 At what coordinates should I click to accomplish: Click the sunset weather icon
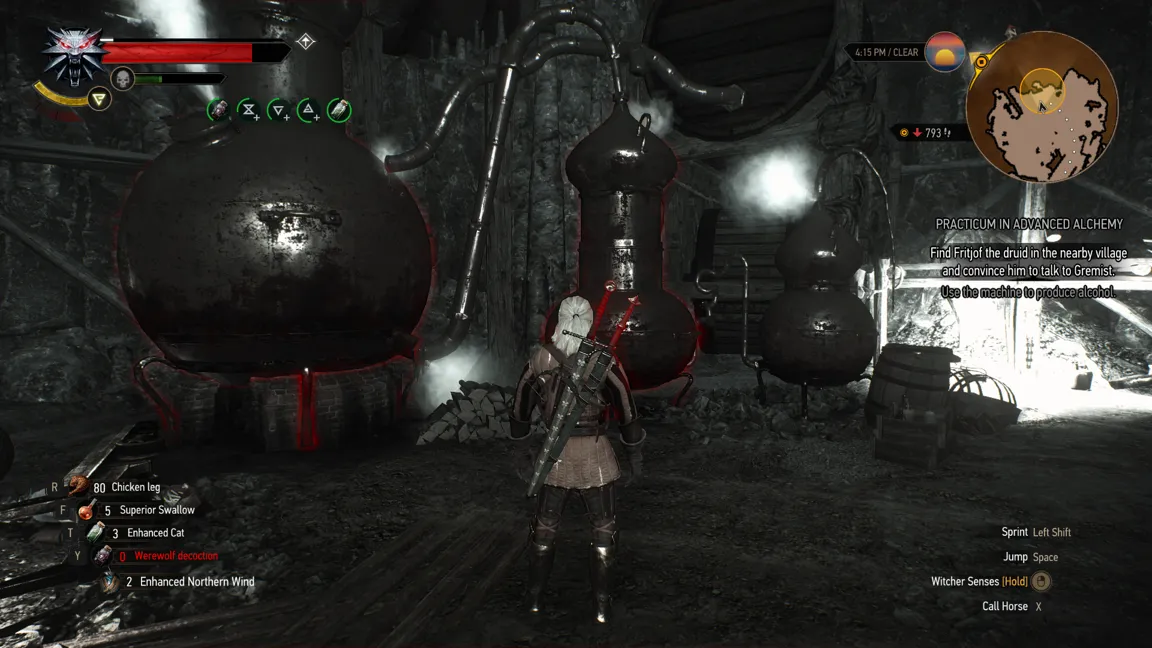pos(944,52)
